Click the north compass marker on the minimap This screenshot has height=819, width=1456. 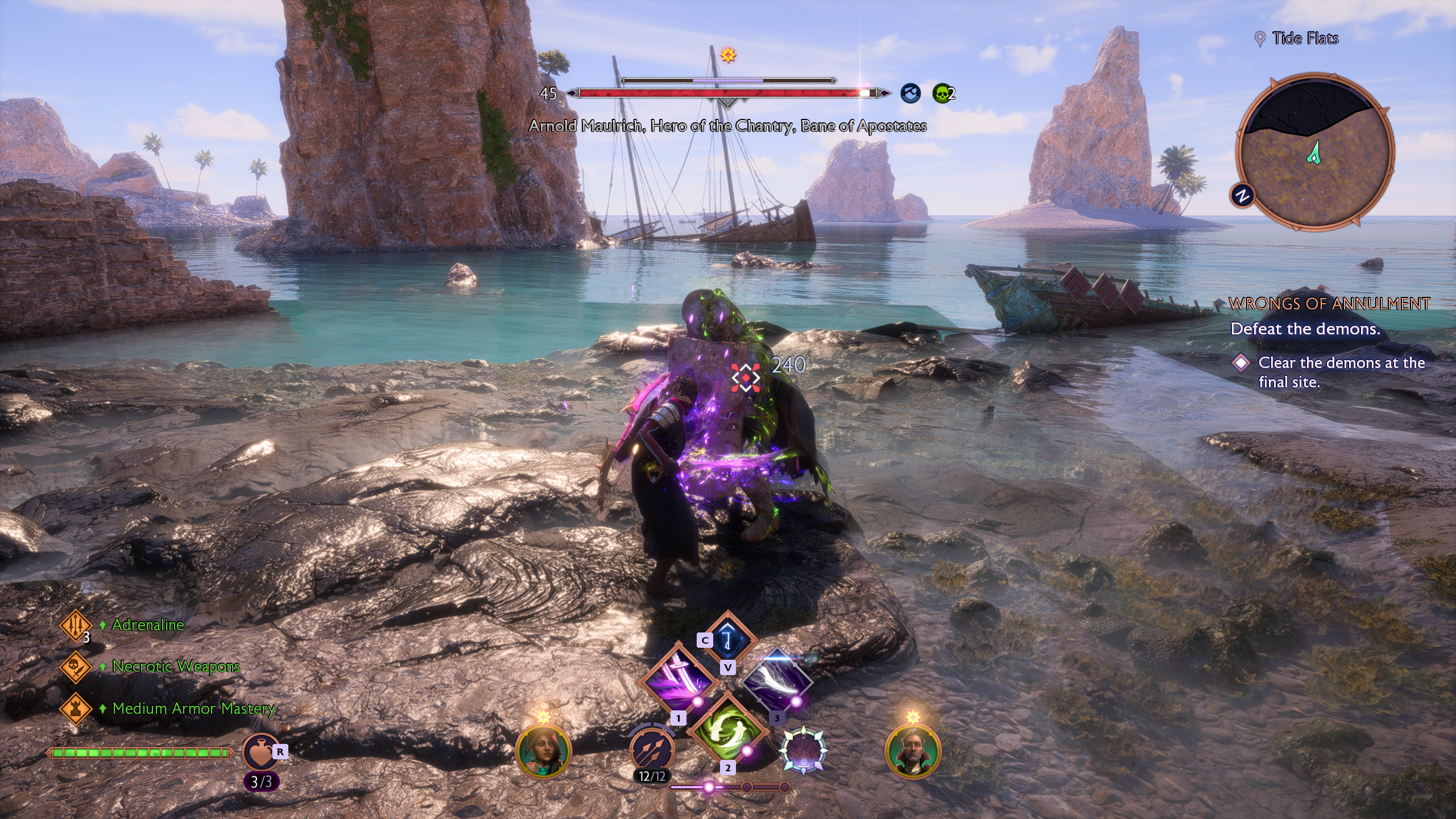coord(1242,196)
